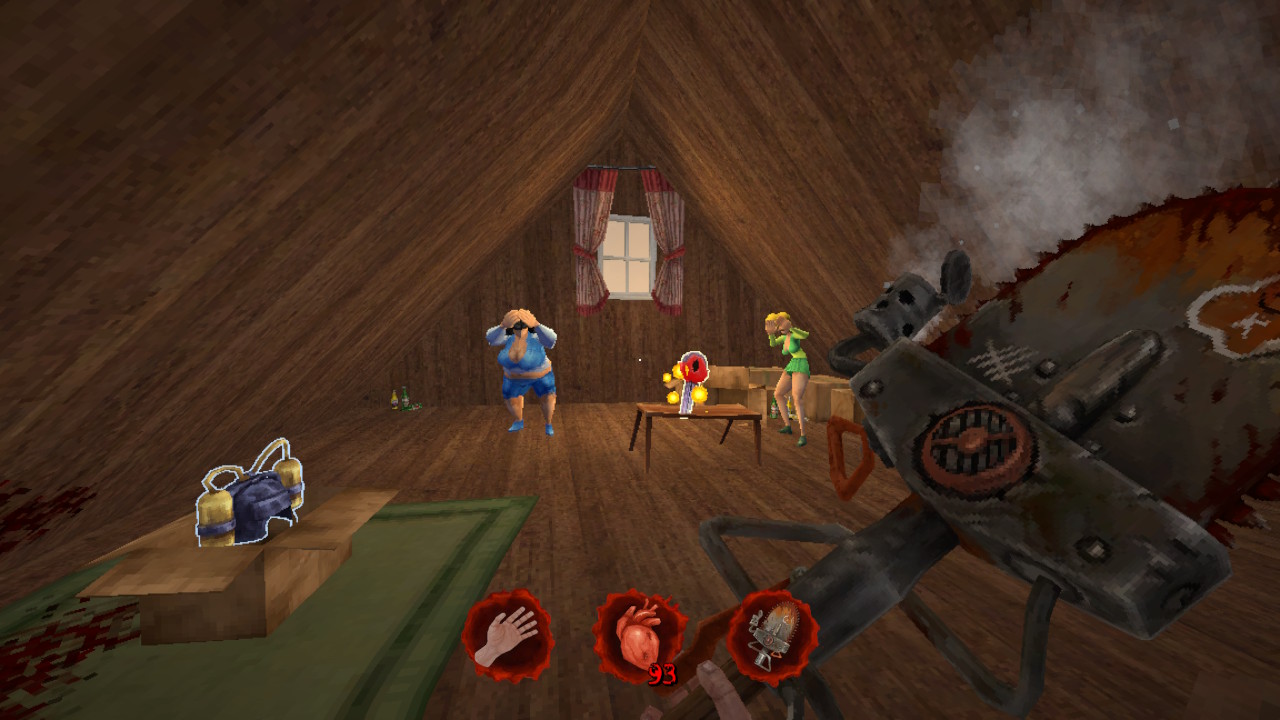Select the open hand HUD icon
This screenshot has width=1280, height=720.
pos(507,636)
